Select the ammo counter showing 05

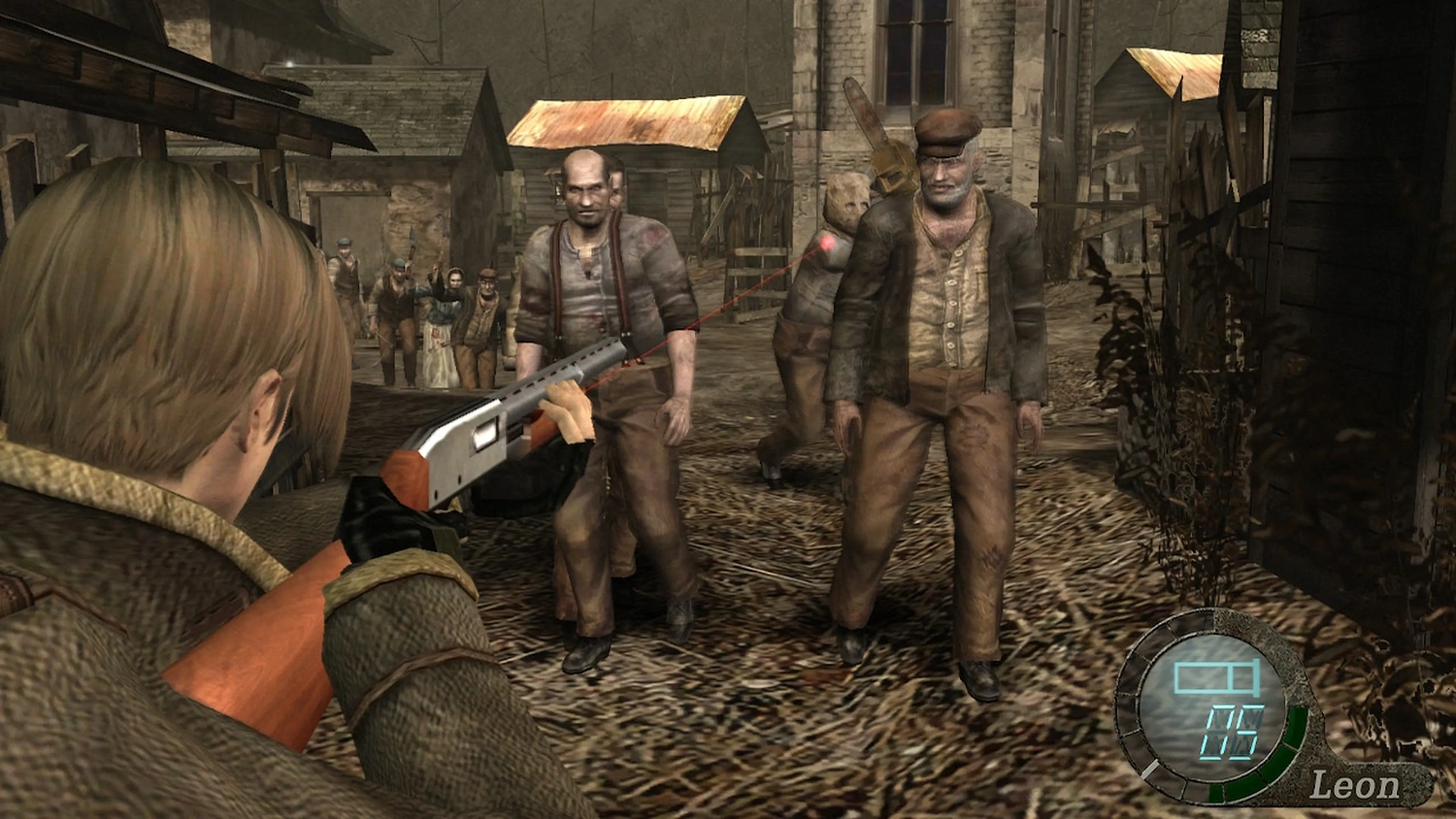coord(1235,731)
